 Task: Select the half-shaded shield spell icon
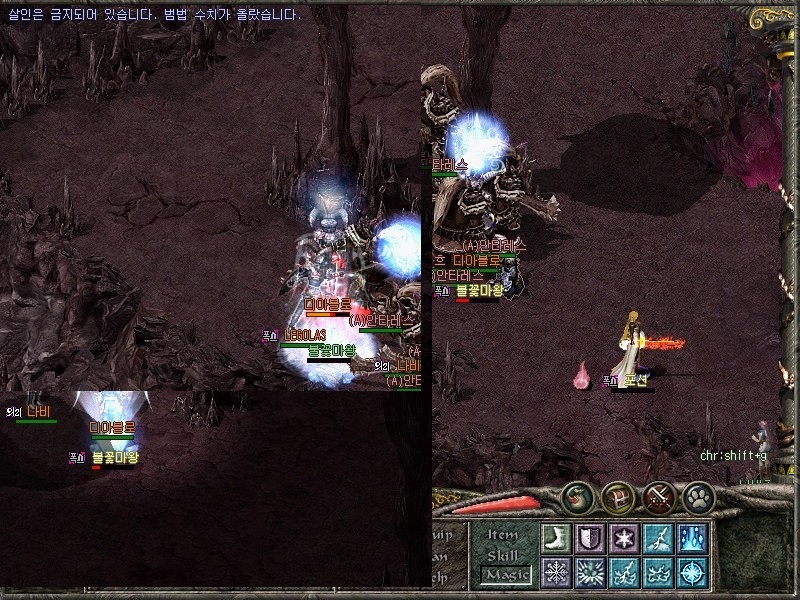click(590, 539)
